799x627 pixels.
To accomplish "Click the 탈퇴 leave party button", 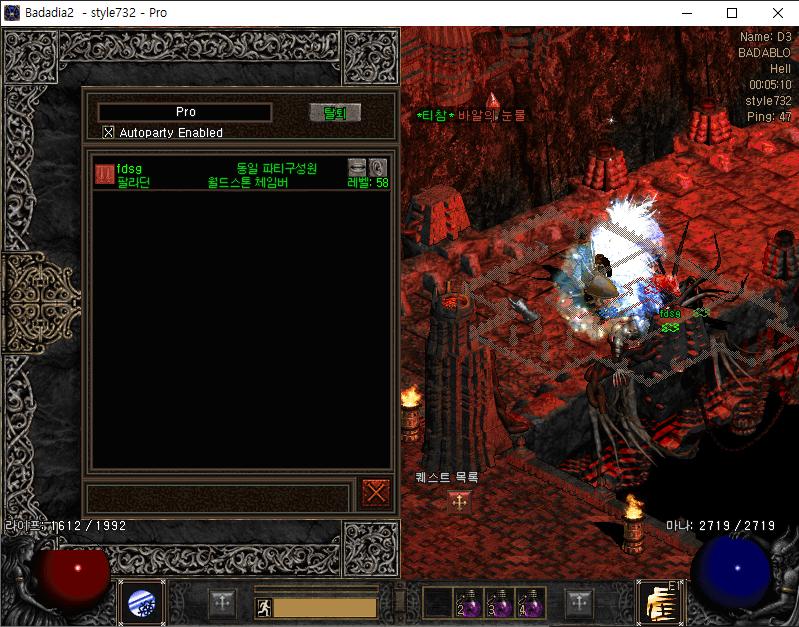I will (x=334, y=113).
